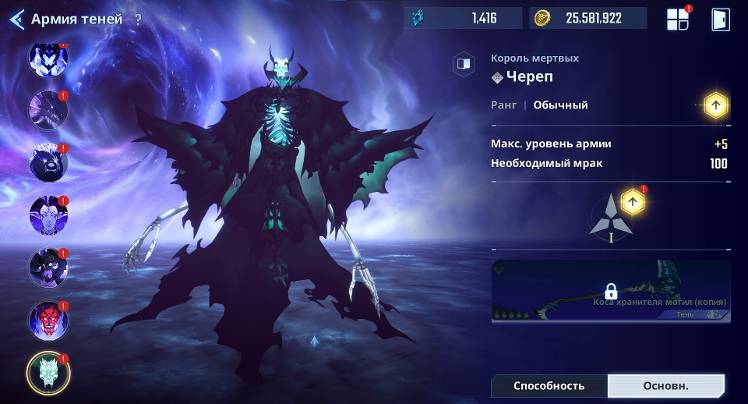Select the locked Коса хранителя могил weapon
The image size is (748, 404).
(610, 291)
